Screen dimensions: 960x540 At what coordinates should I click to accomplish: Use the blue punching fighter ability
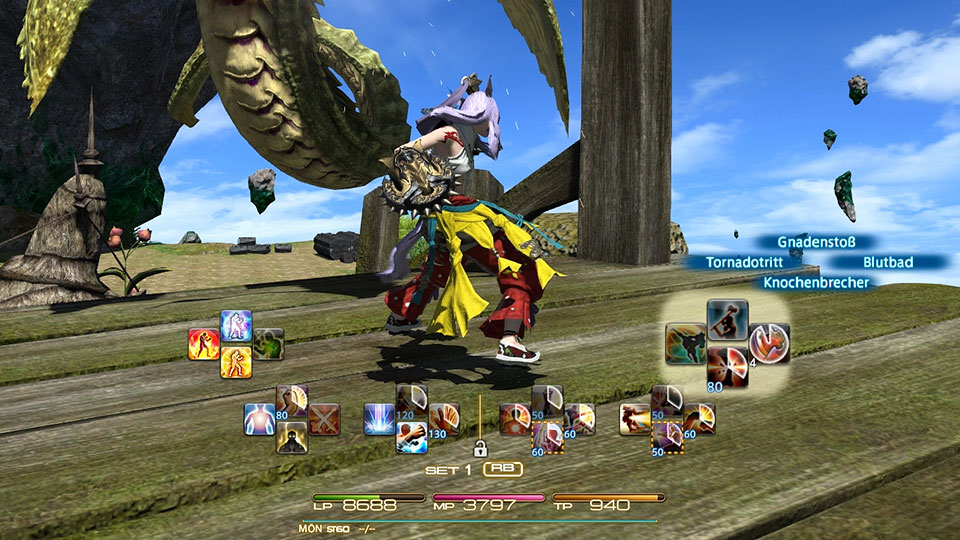click(x=412, y=437)
